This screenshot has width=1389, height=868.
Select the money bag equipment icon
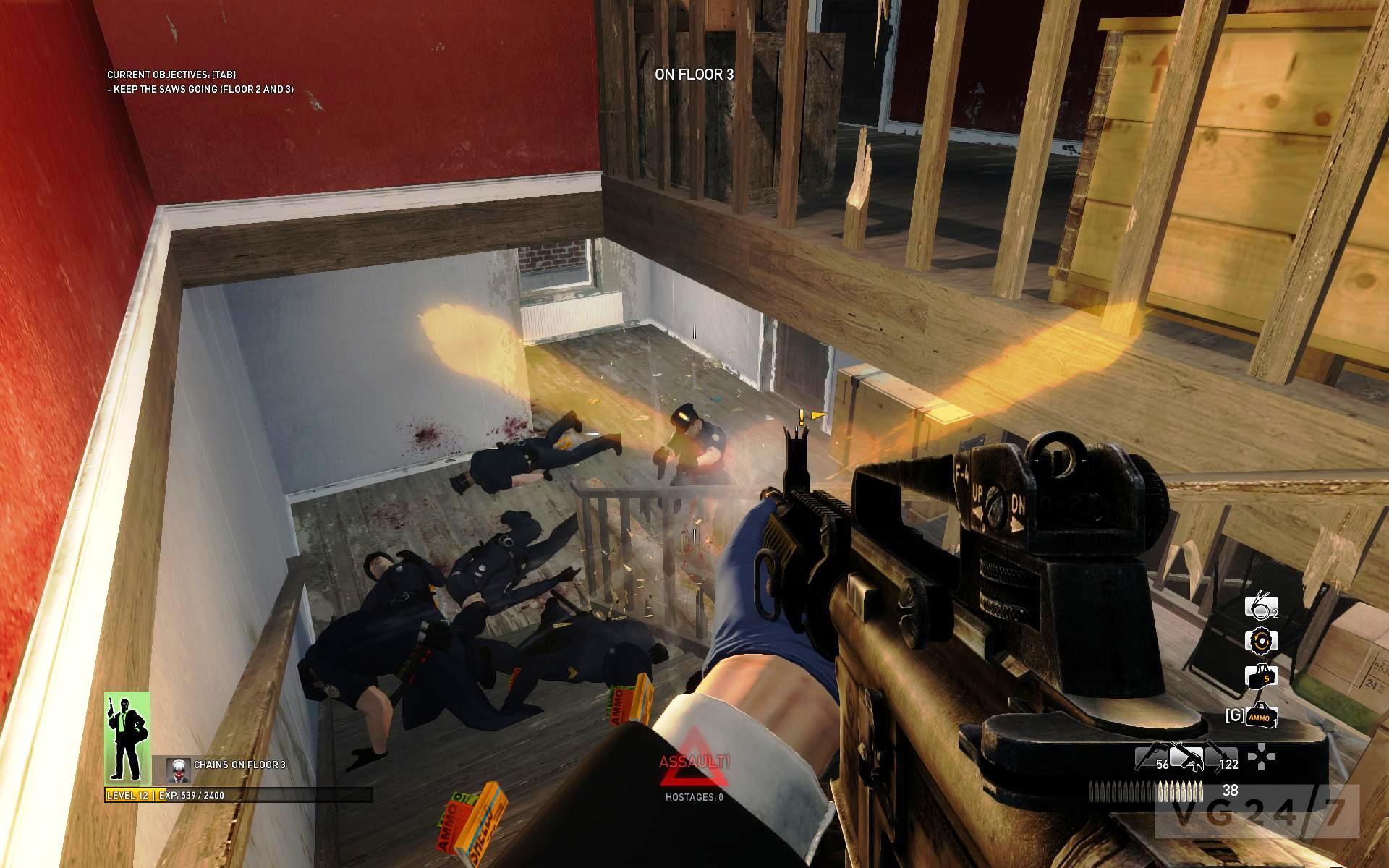(x=1262, y=677)
